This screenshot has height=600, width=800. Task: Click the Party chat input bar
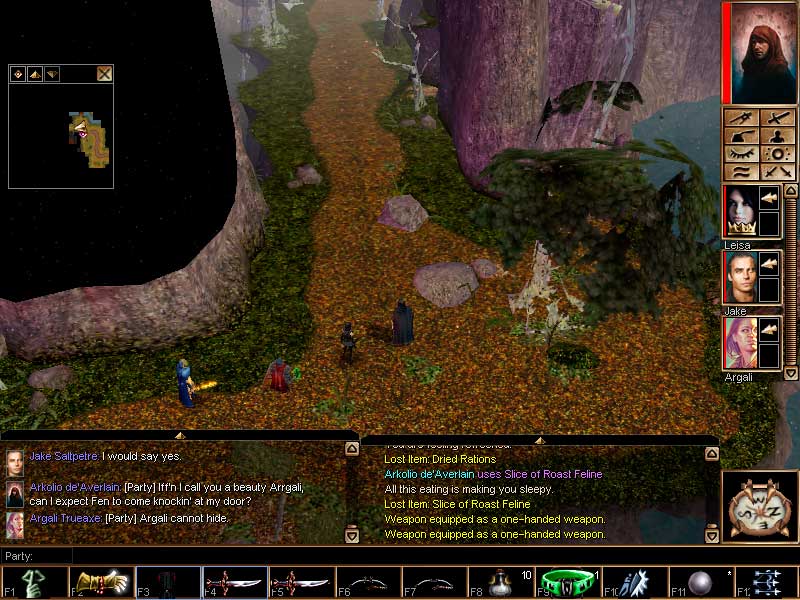point(200,555)
